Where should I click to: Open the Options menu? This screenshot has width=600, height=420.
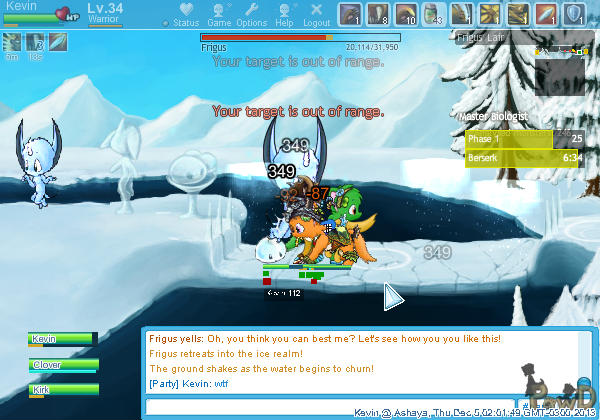click(x=251, y=15)
